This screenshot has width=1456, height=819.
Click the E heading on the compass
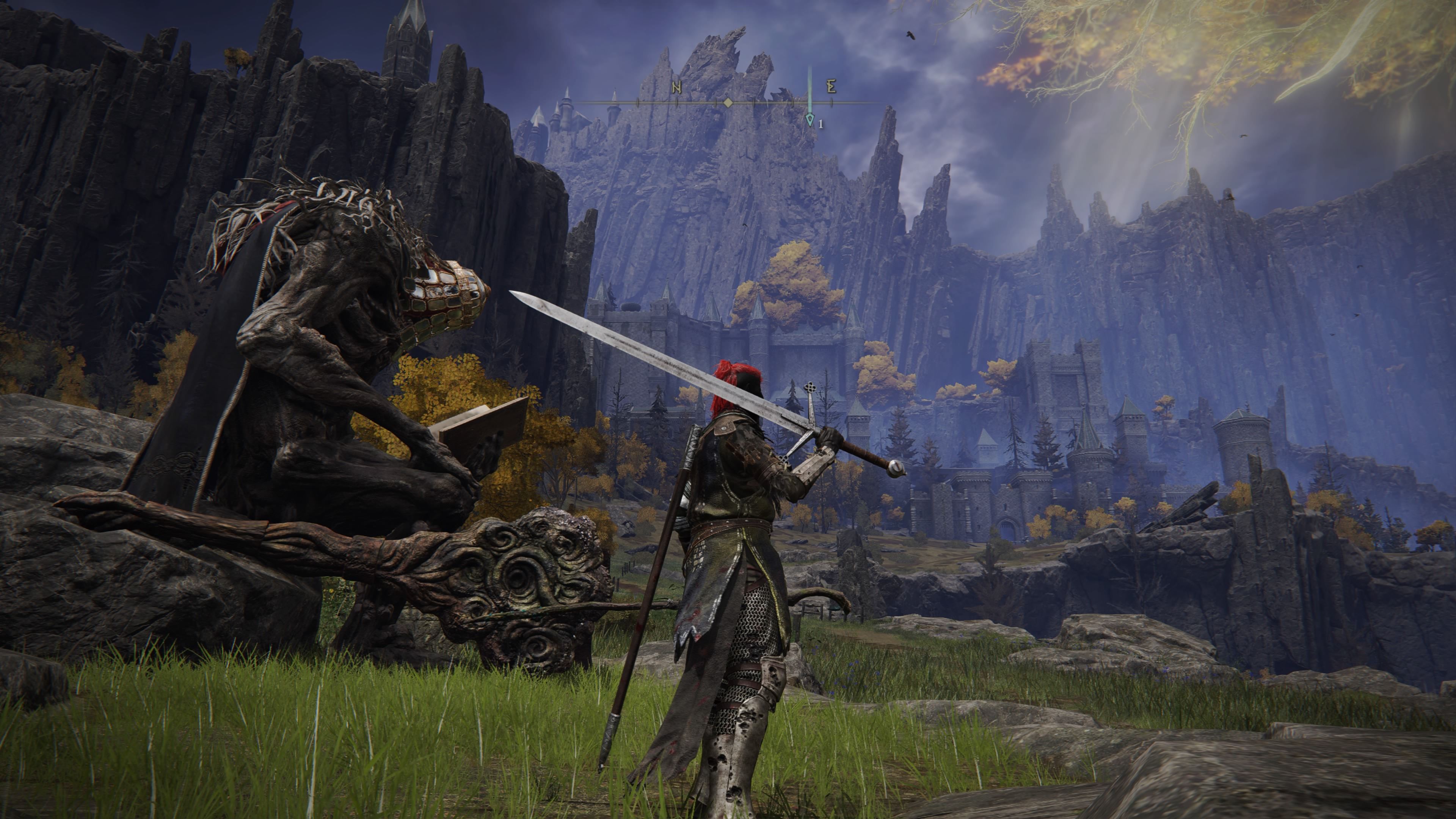coord(831,86)
